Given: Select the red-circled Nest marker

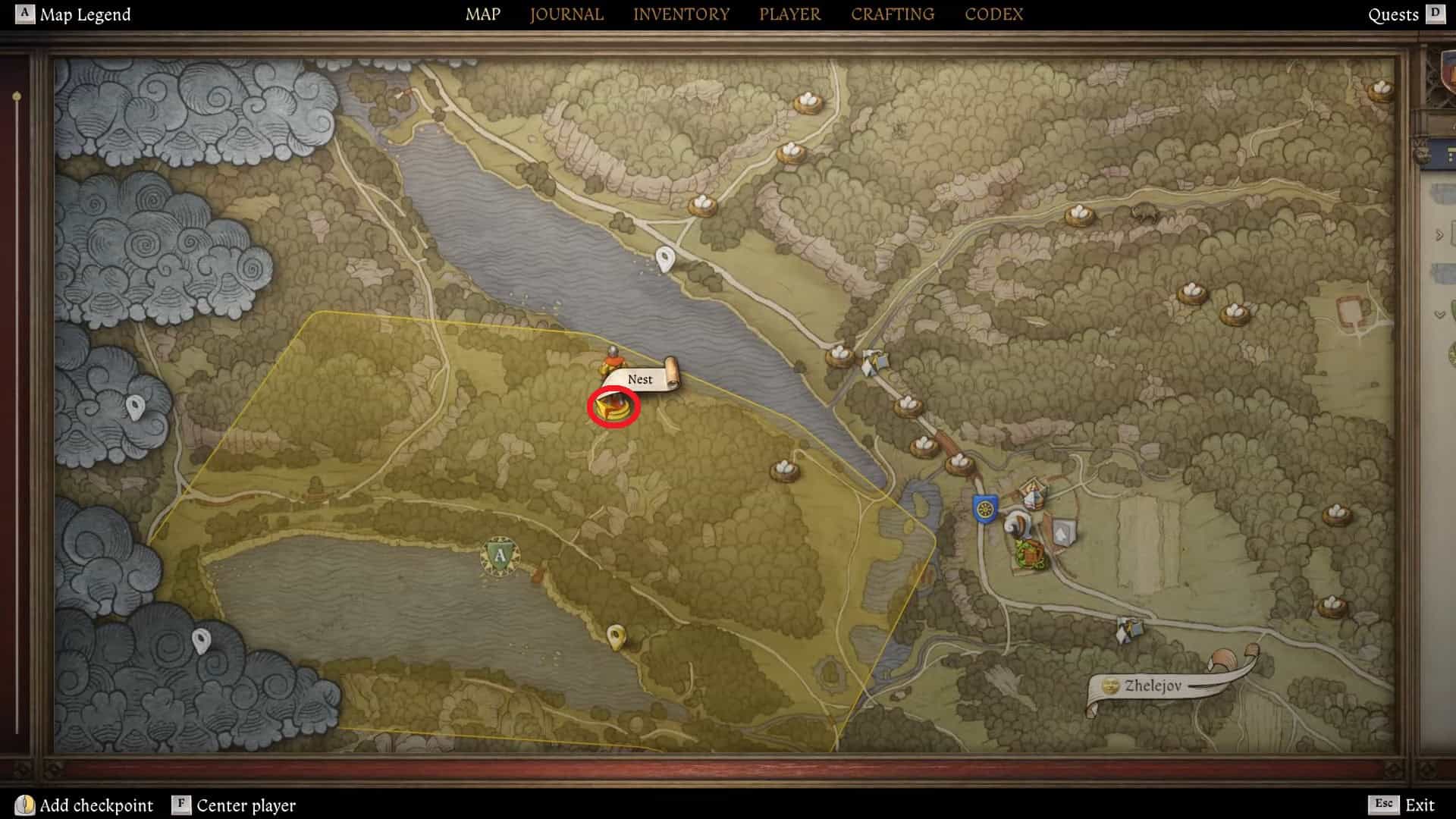Looking at the screenshot, I should pyautogui.click(x=613, y=407).
